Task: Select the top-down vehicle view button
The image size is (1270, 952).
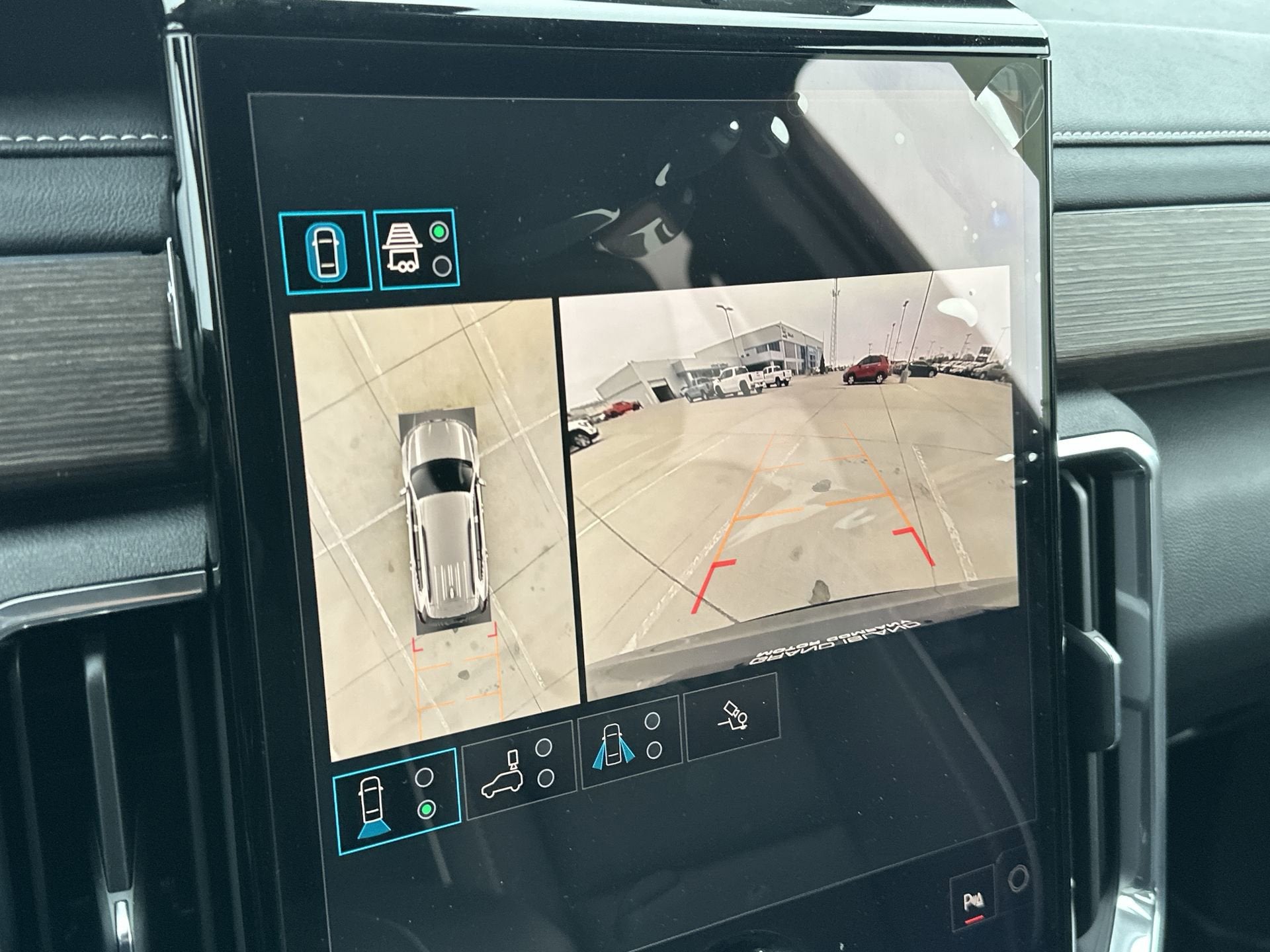Action: (325, 252)
